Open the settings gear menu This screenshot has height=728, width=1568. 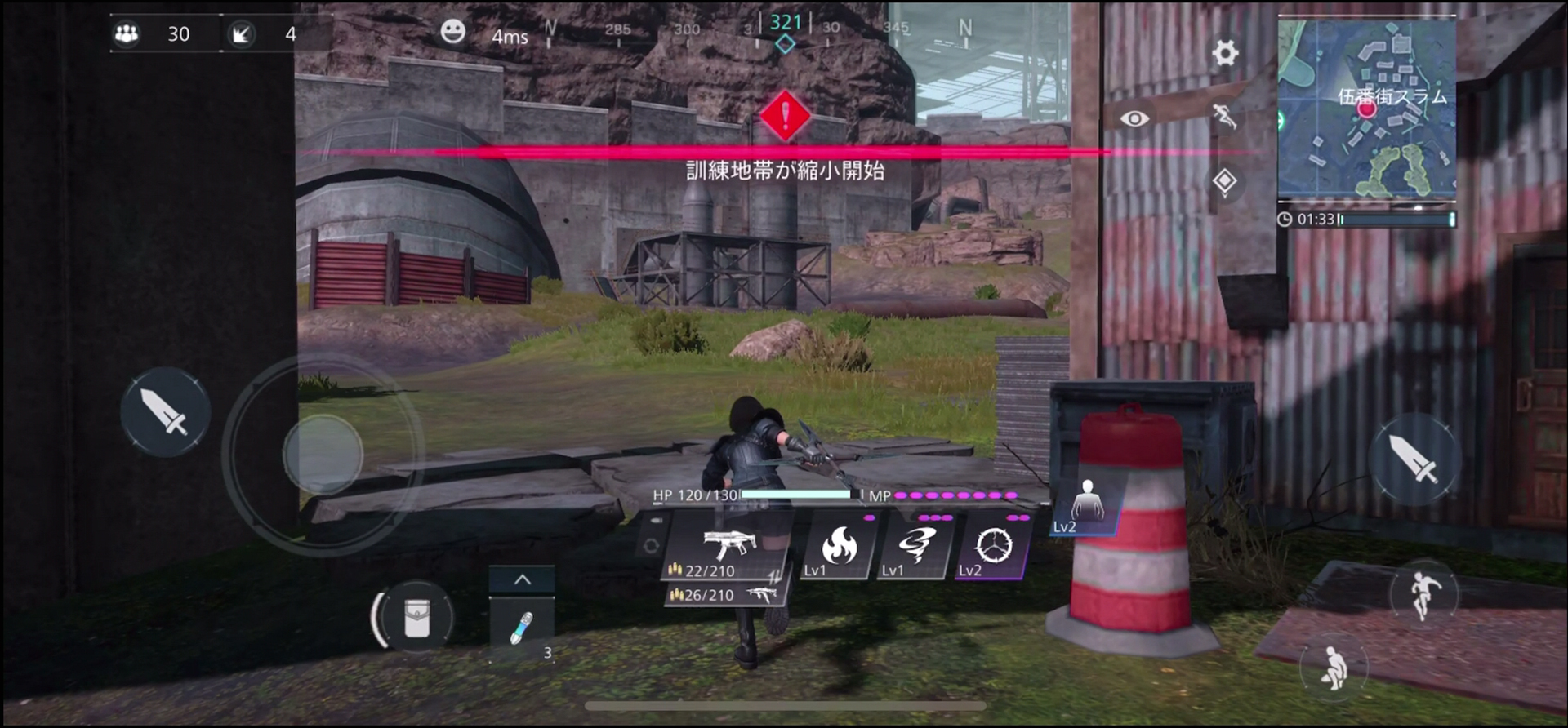coord(1224,53)
